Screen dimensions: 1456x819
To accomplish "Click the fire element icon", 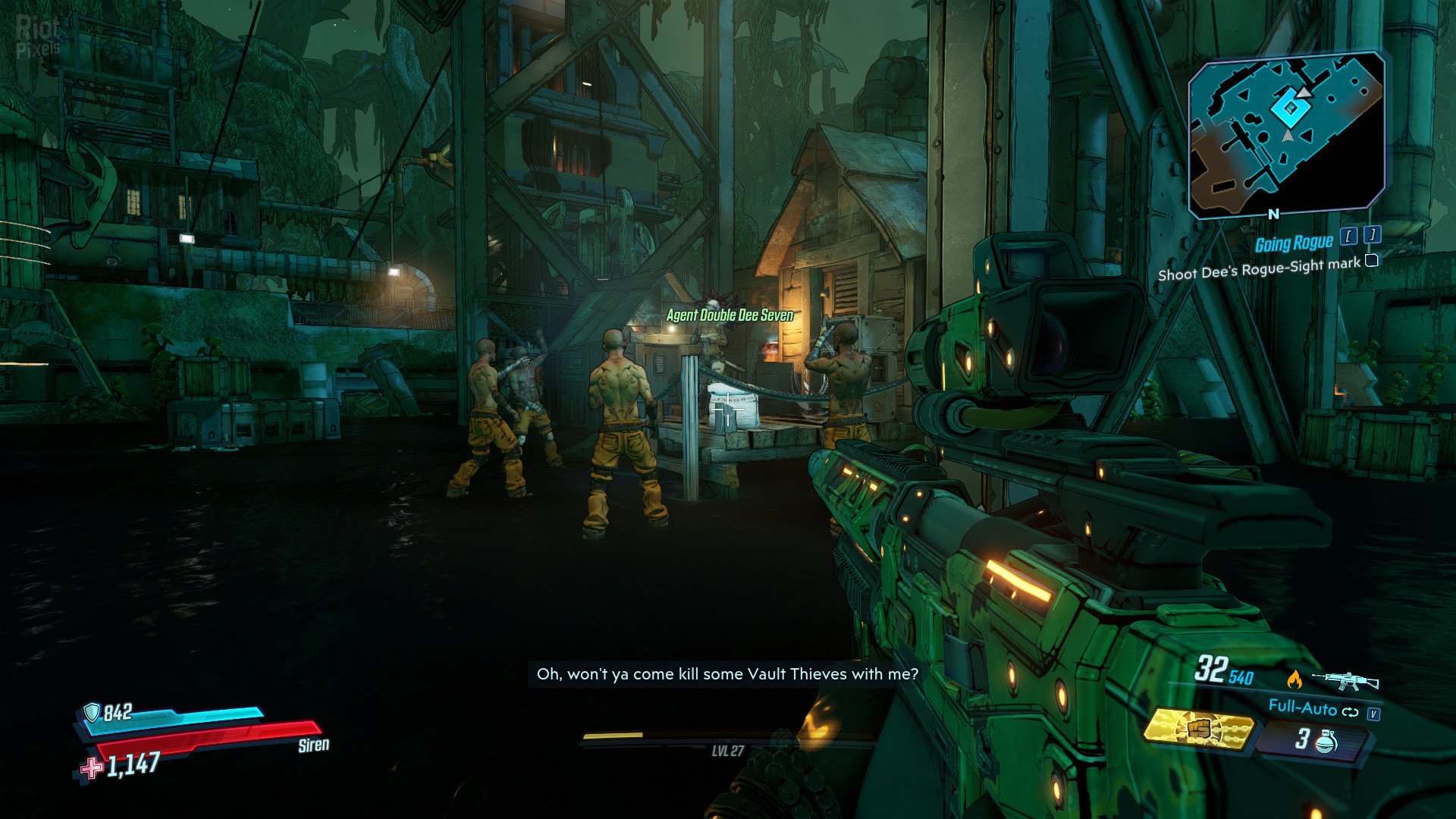I will 1294,679.
